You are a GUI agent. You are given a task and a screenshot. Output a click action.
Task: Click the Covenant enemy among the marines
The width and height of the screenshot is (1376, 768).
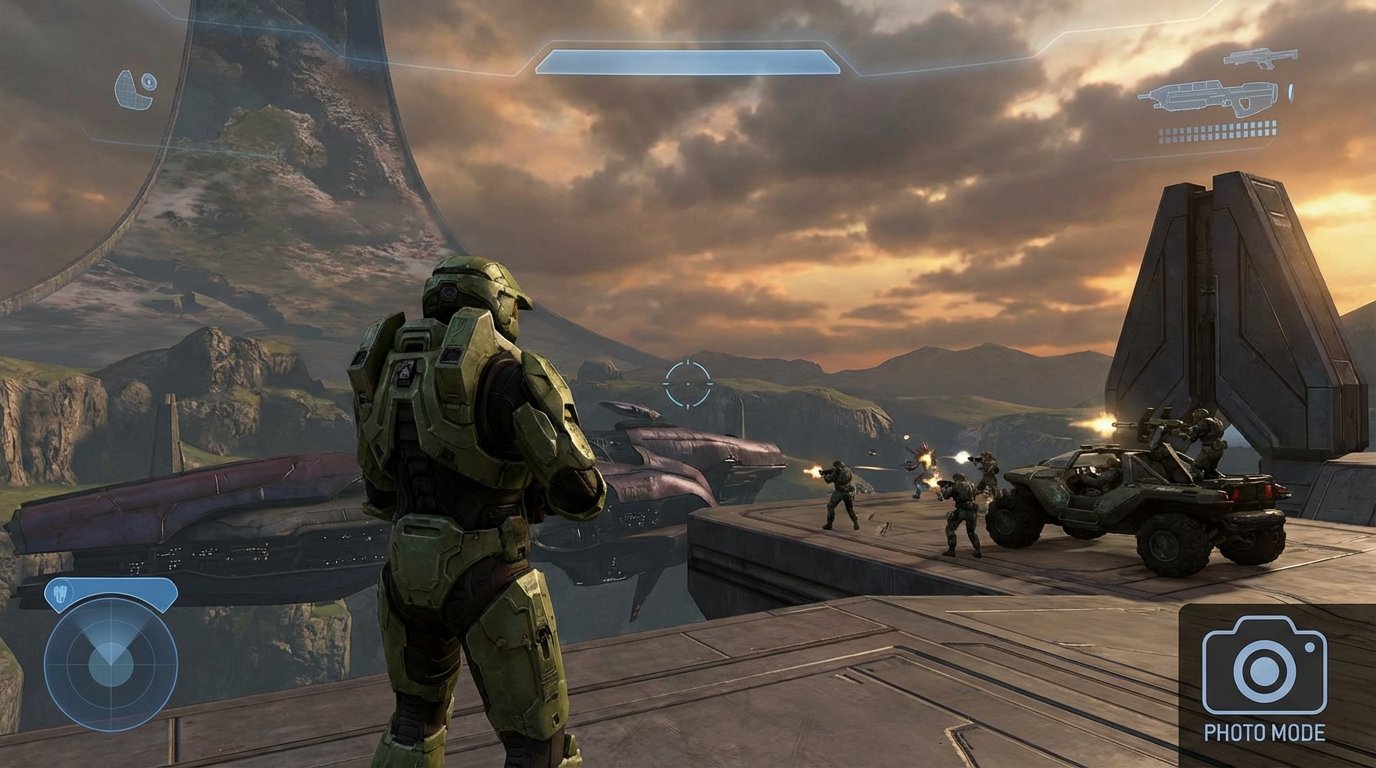pos(918,480)
